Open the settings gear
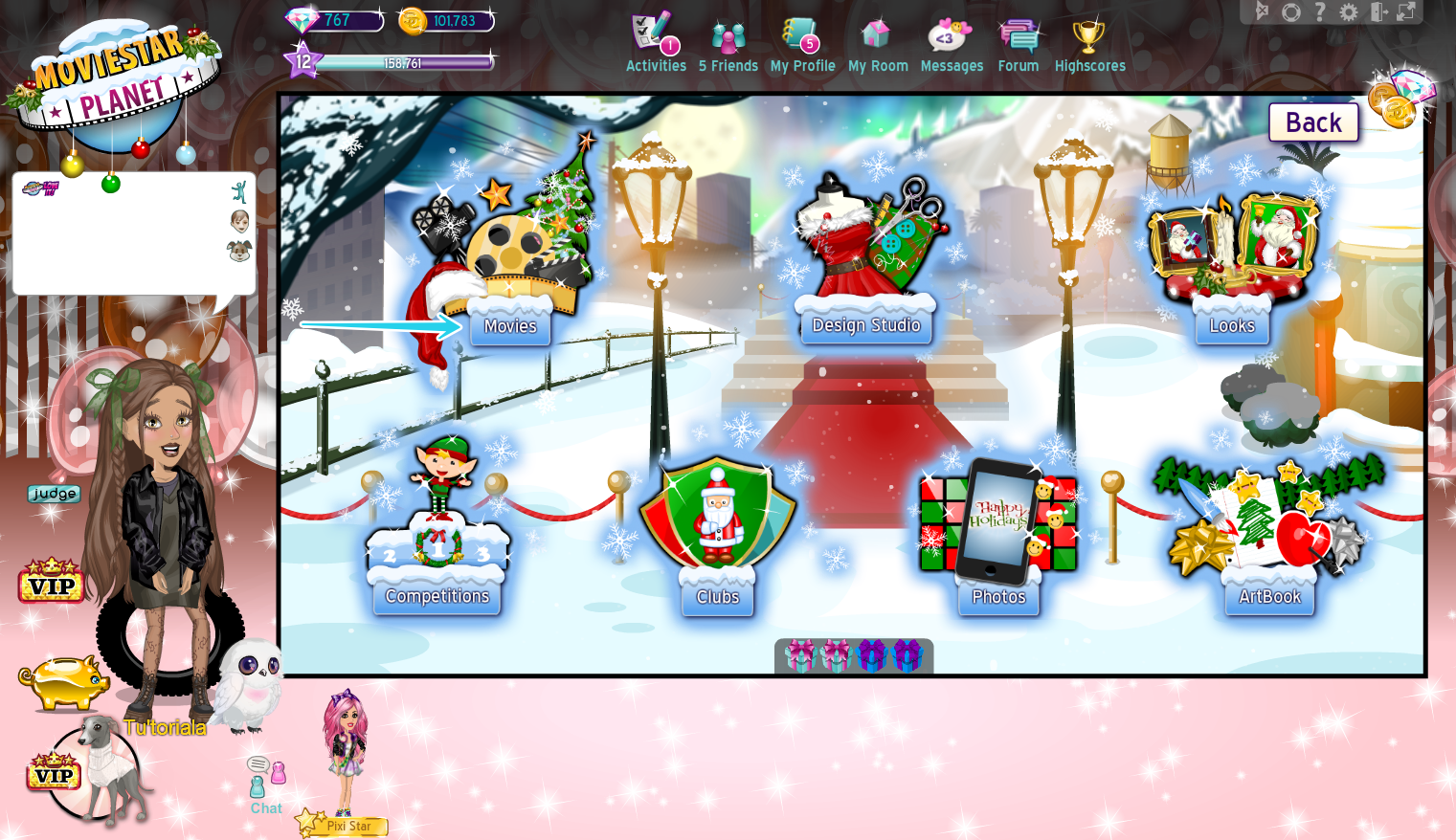This screenshot has width=1456, height=840. tap(1350, 12)
